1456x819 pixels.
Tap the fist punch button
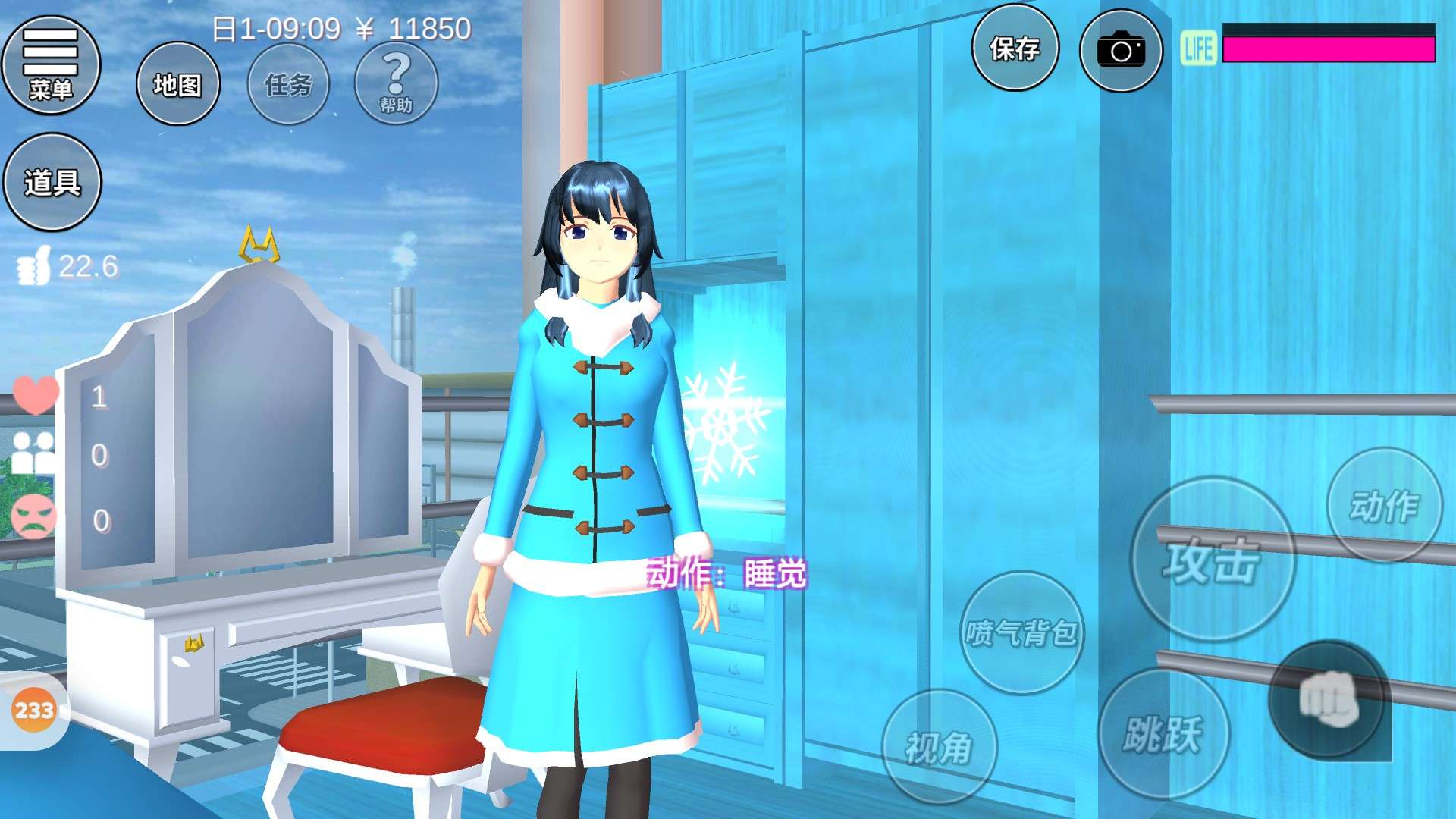1328,699
